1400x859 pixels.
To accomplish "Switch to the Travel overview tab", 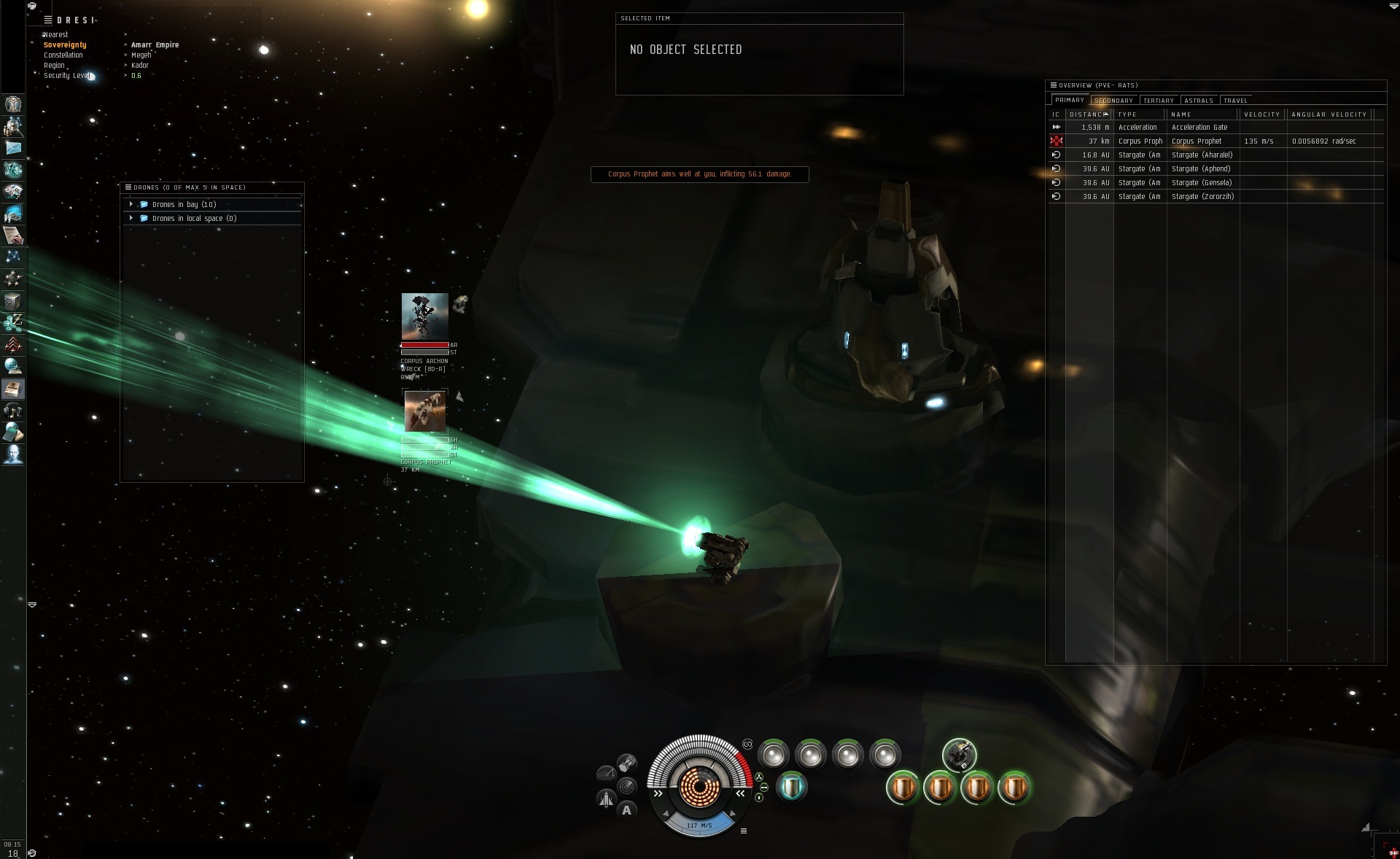I will coord(1235,101).
